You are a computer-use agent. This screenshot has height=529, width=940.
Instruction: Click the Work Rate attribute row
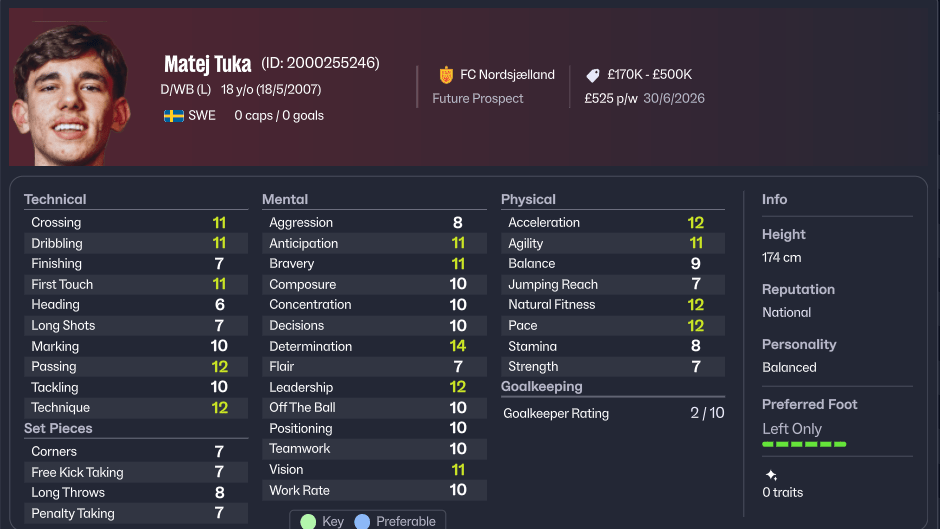[373, 490]
